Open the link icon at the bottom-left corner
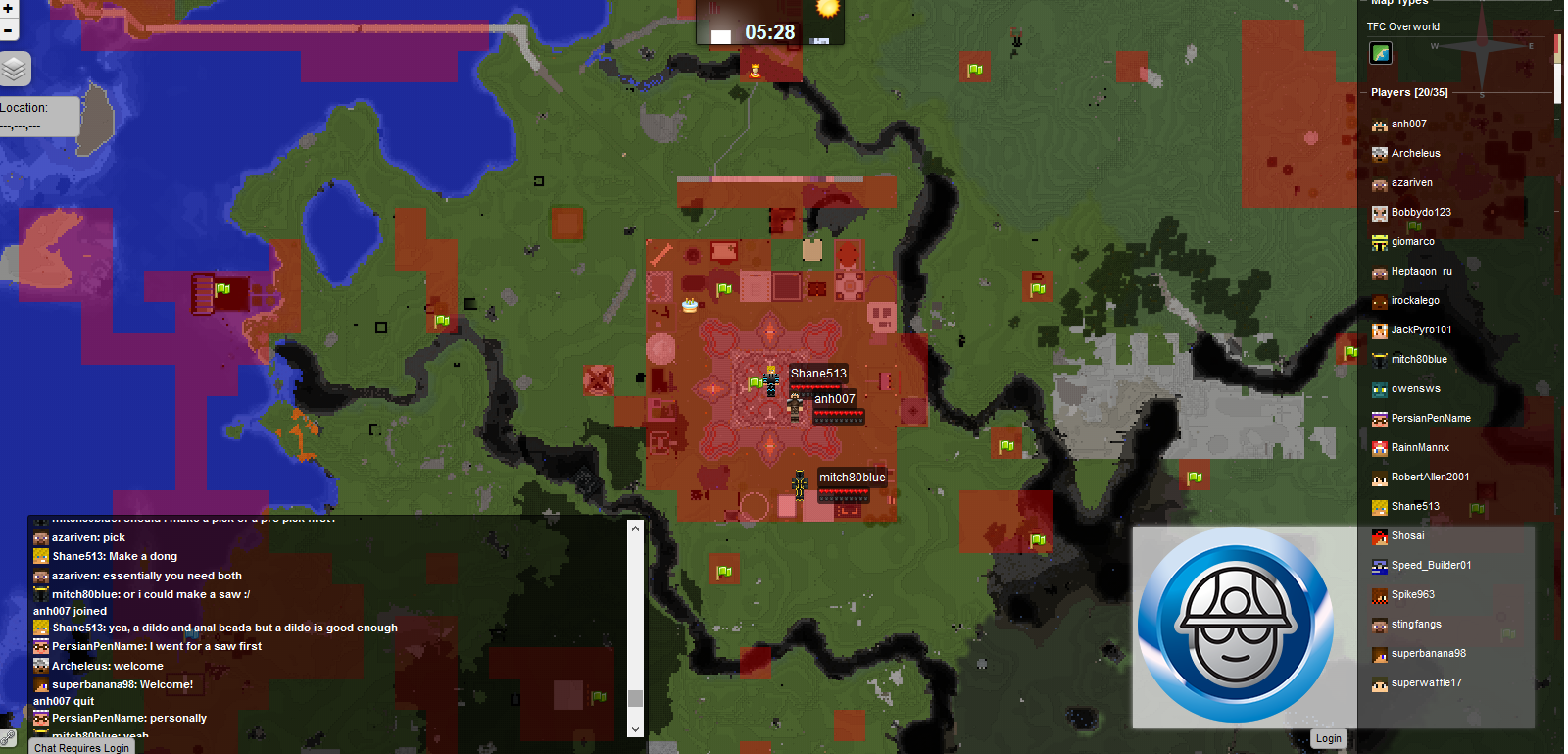The height and width of the screenshot is (754, 1568). coord(8,737)
